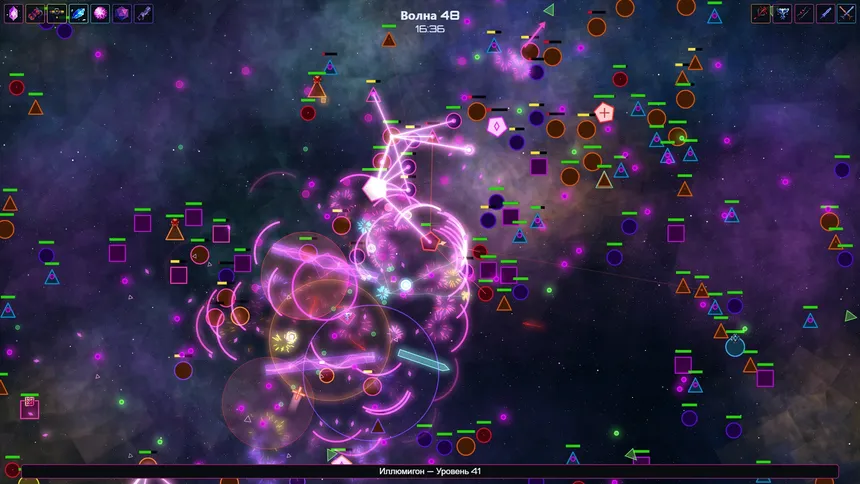Click the red dumbbell-shaped item icon

coord(35,14)
